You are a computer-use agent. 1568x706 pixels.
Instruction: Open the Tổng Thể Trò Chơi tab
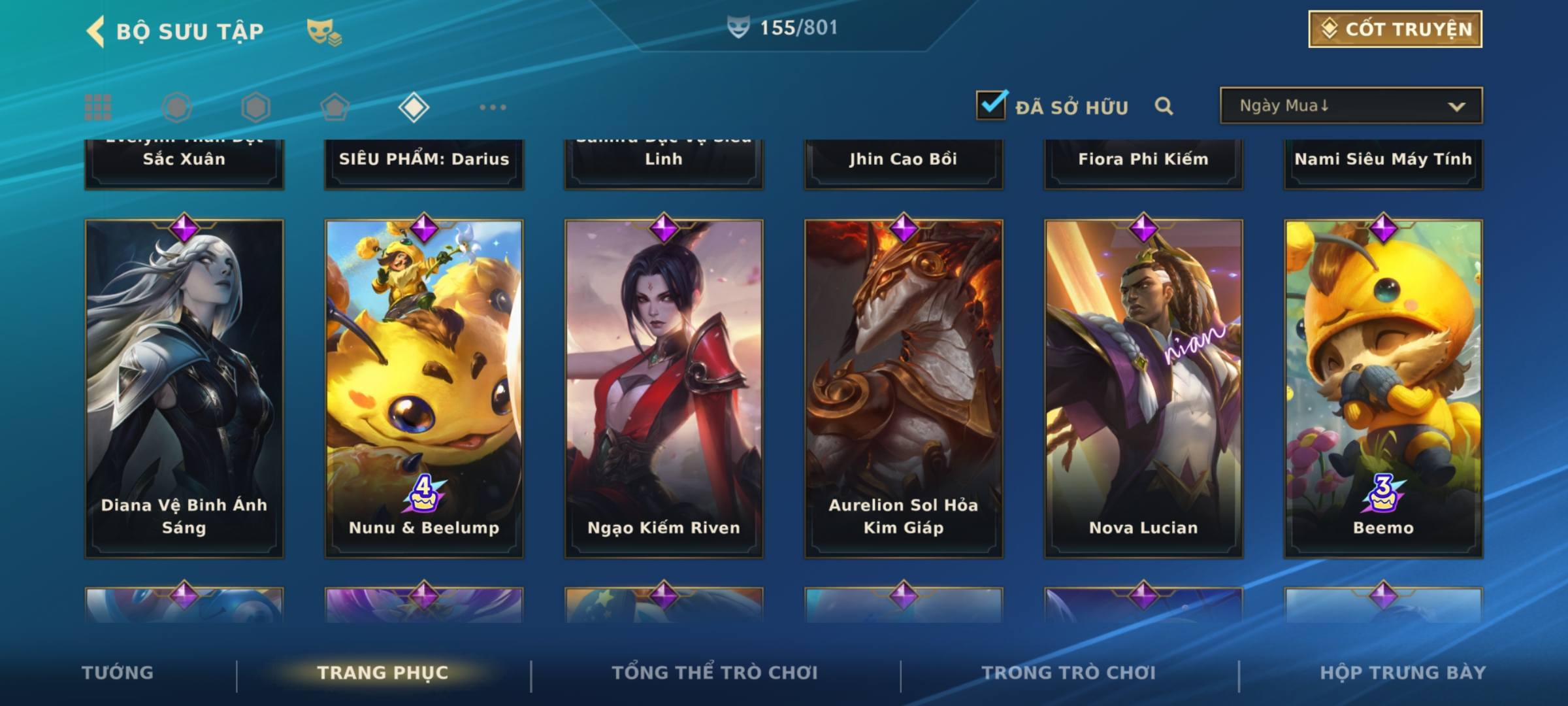pos(715,673)
